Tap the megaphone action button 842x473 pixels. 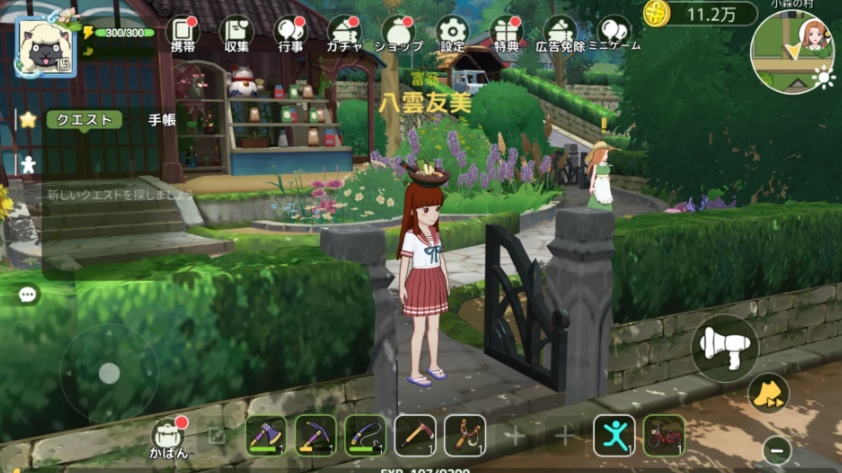coord(725,347)
